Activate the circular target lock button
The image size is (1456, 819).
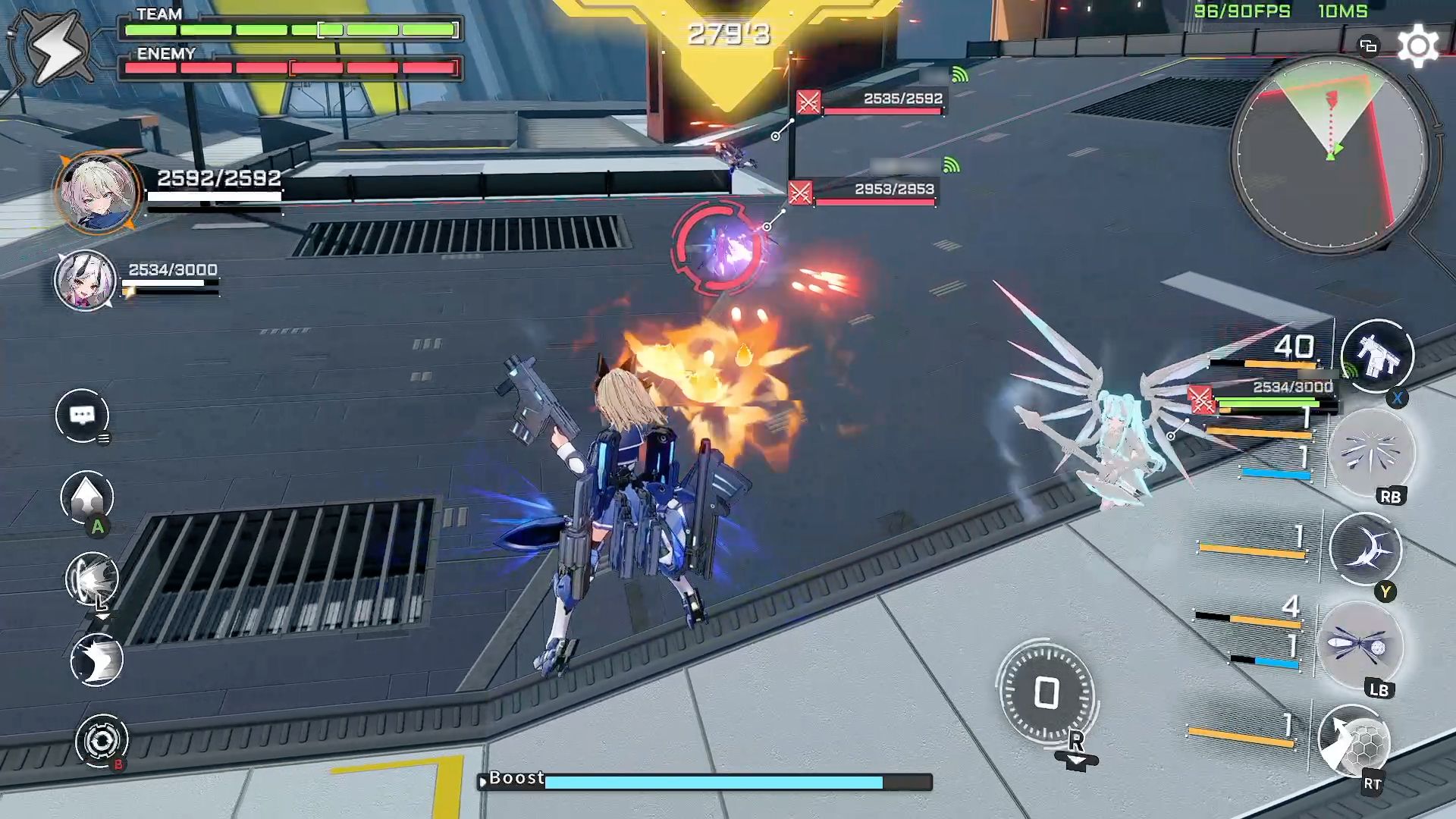(x=102, y=740)
